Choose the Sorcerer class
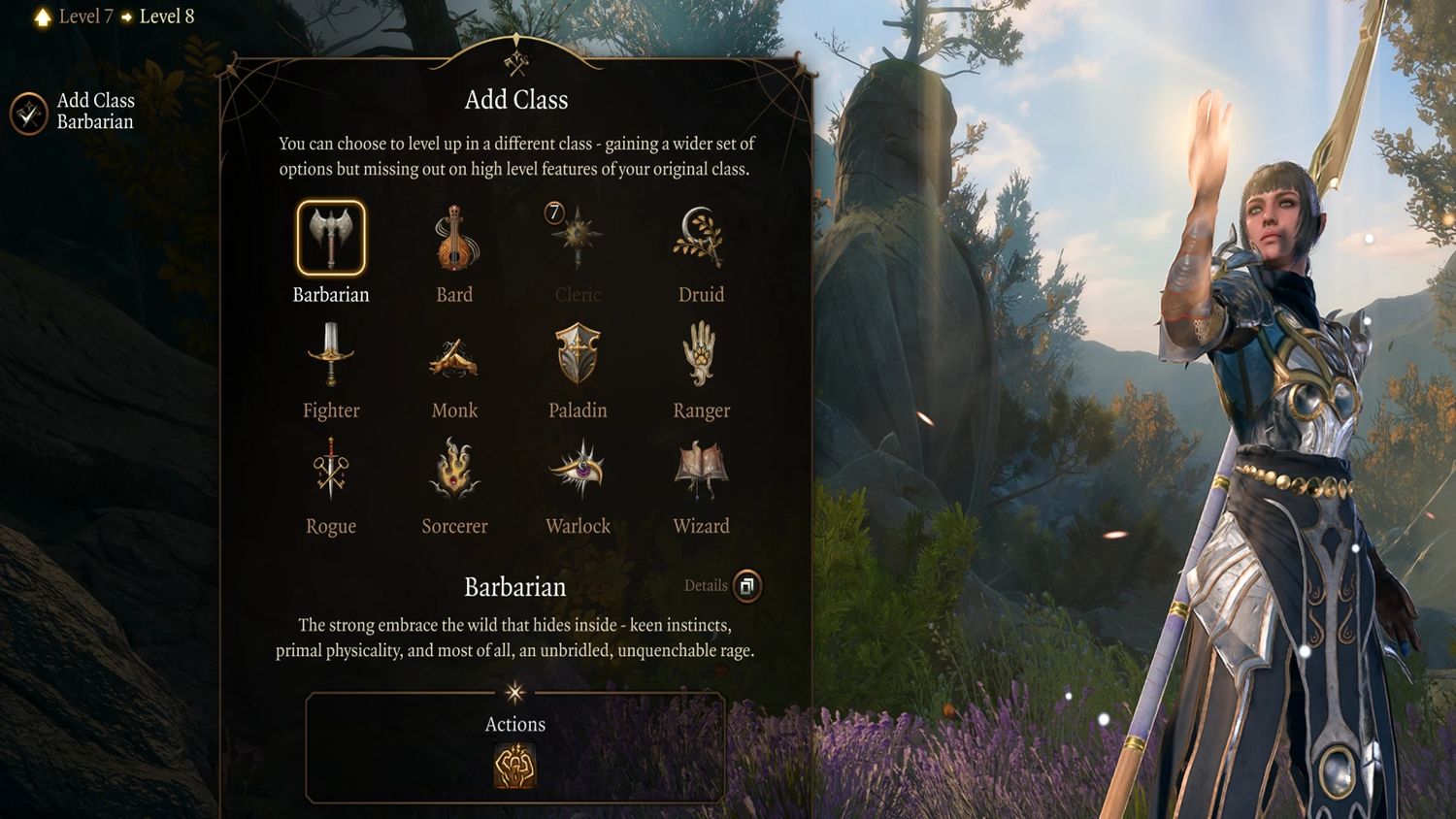Image resolution: width=1456 pixels, height=819 pixels. 454,471
